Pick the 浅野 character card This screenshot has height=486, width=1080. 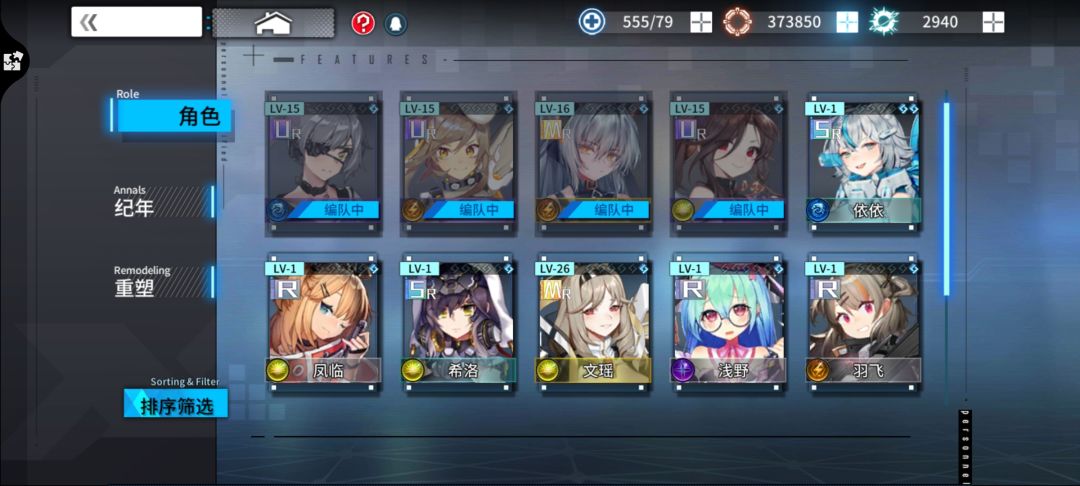[x=729, y=323]
